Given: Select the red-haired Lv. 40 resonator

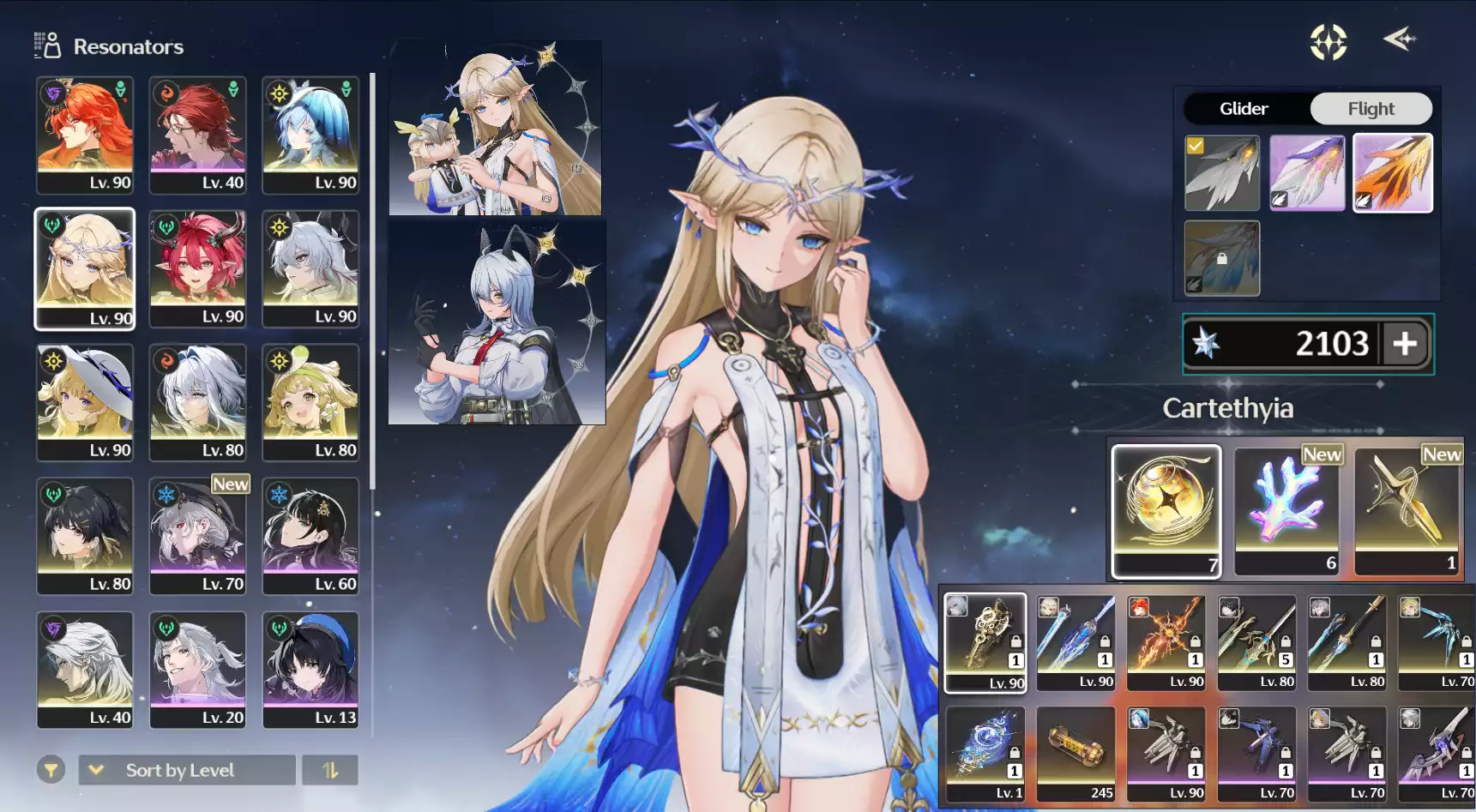Looking at the screenshot, I should pos(197,135).
